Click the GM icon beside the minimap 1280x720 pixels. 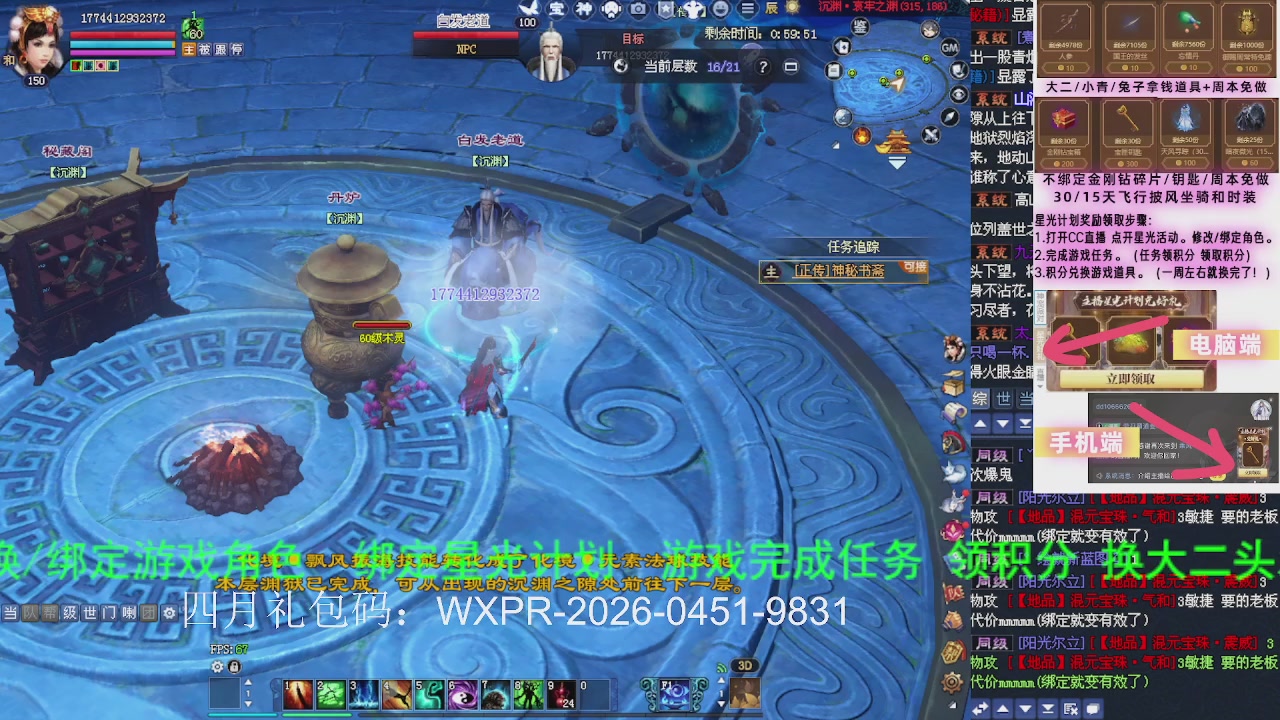pyautogui.click(x=950, y=49)
